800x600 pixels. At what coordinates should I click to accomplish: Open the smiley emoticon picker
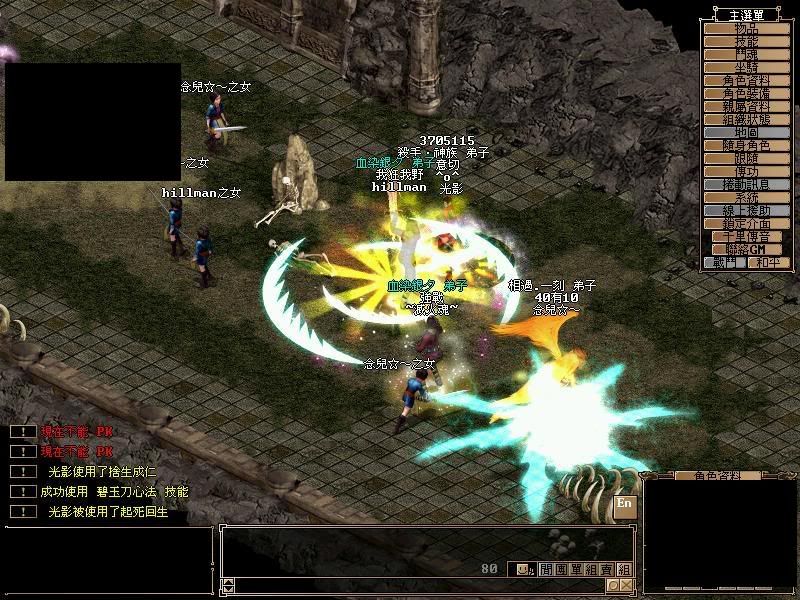coord(523,569)
